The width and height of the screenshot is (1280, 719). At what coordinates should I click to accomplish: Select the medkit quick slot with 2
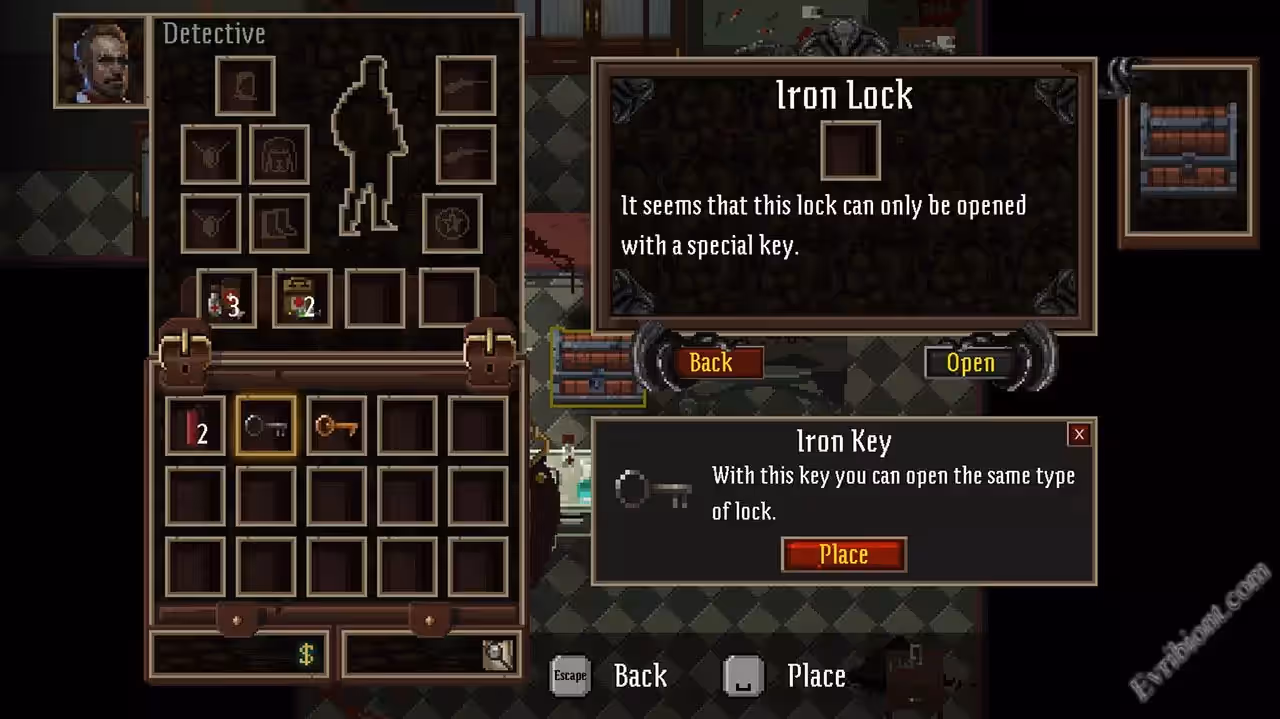click(x=302, y=299)
